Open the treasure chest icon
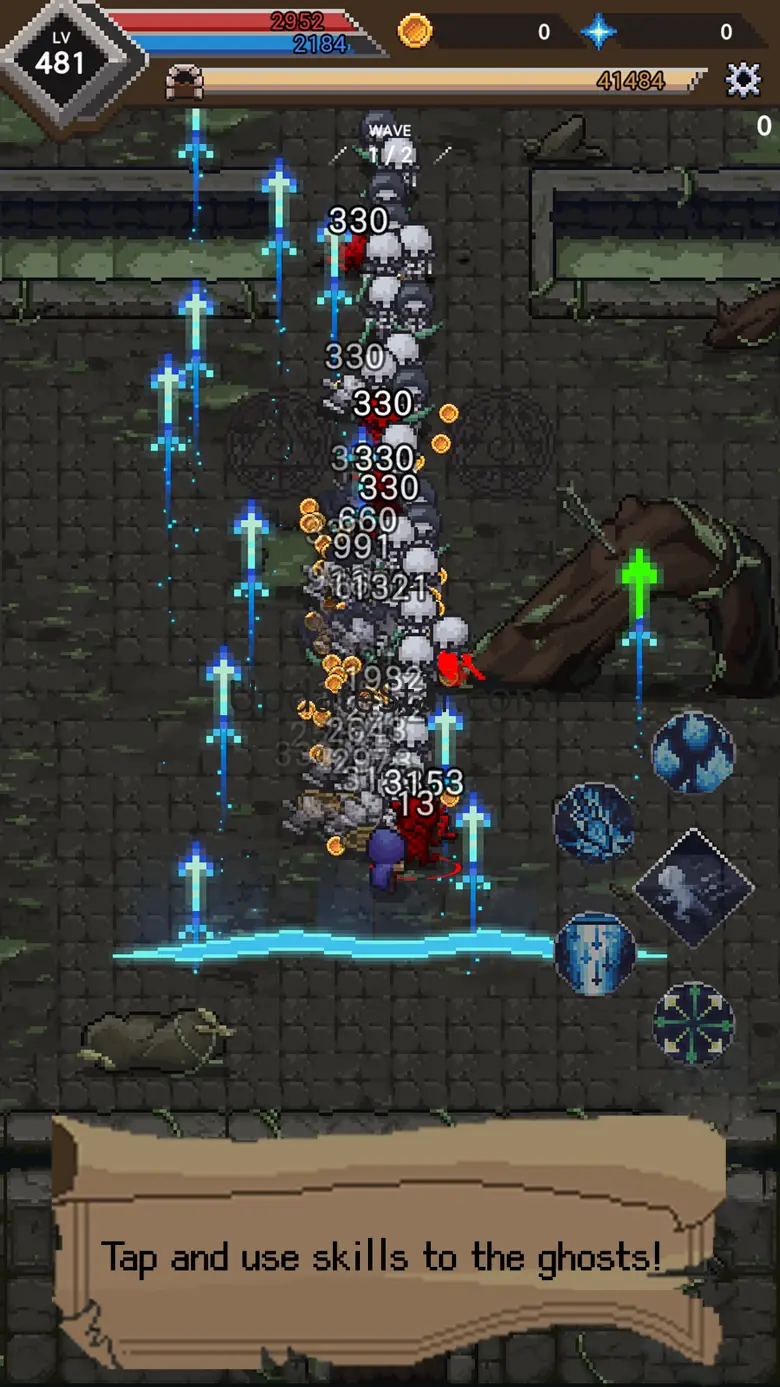 coord(184,82)
